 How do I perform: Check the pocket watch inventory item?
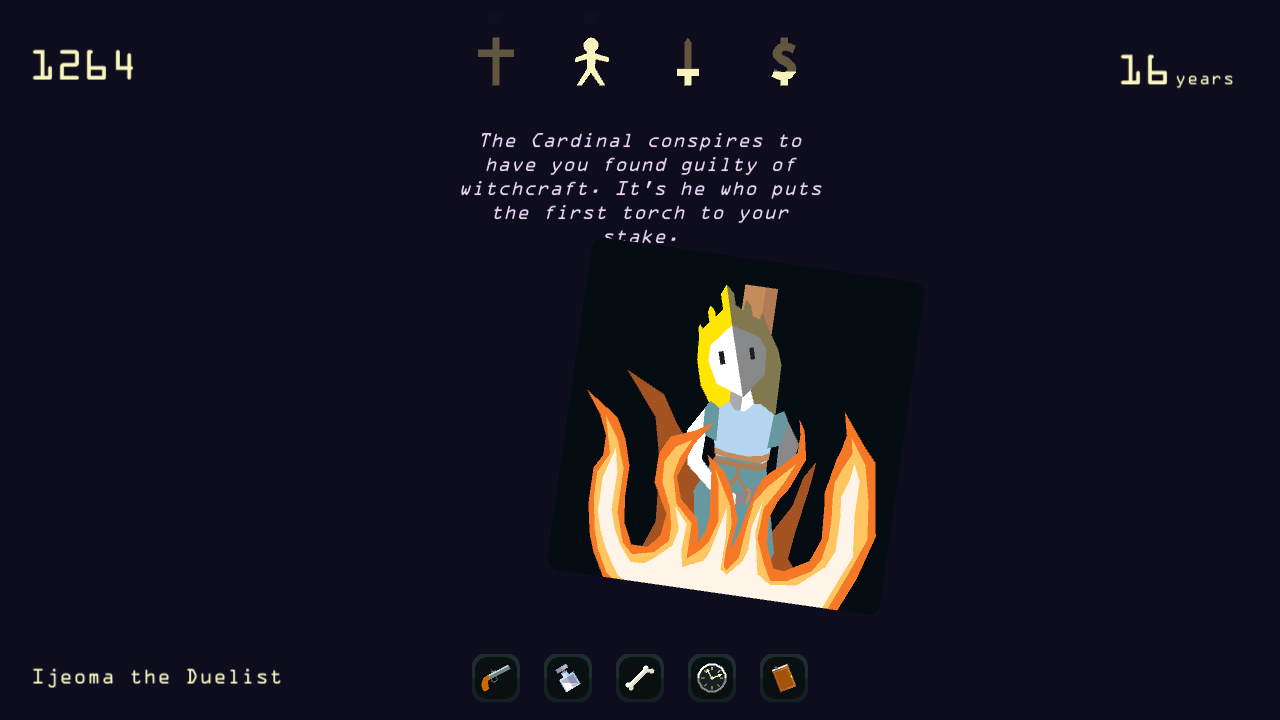click(x=711, y=677)
